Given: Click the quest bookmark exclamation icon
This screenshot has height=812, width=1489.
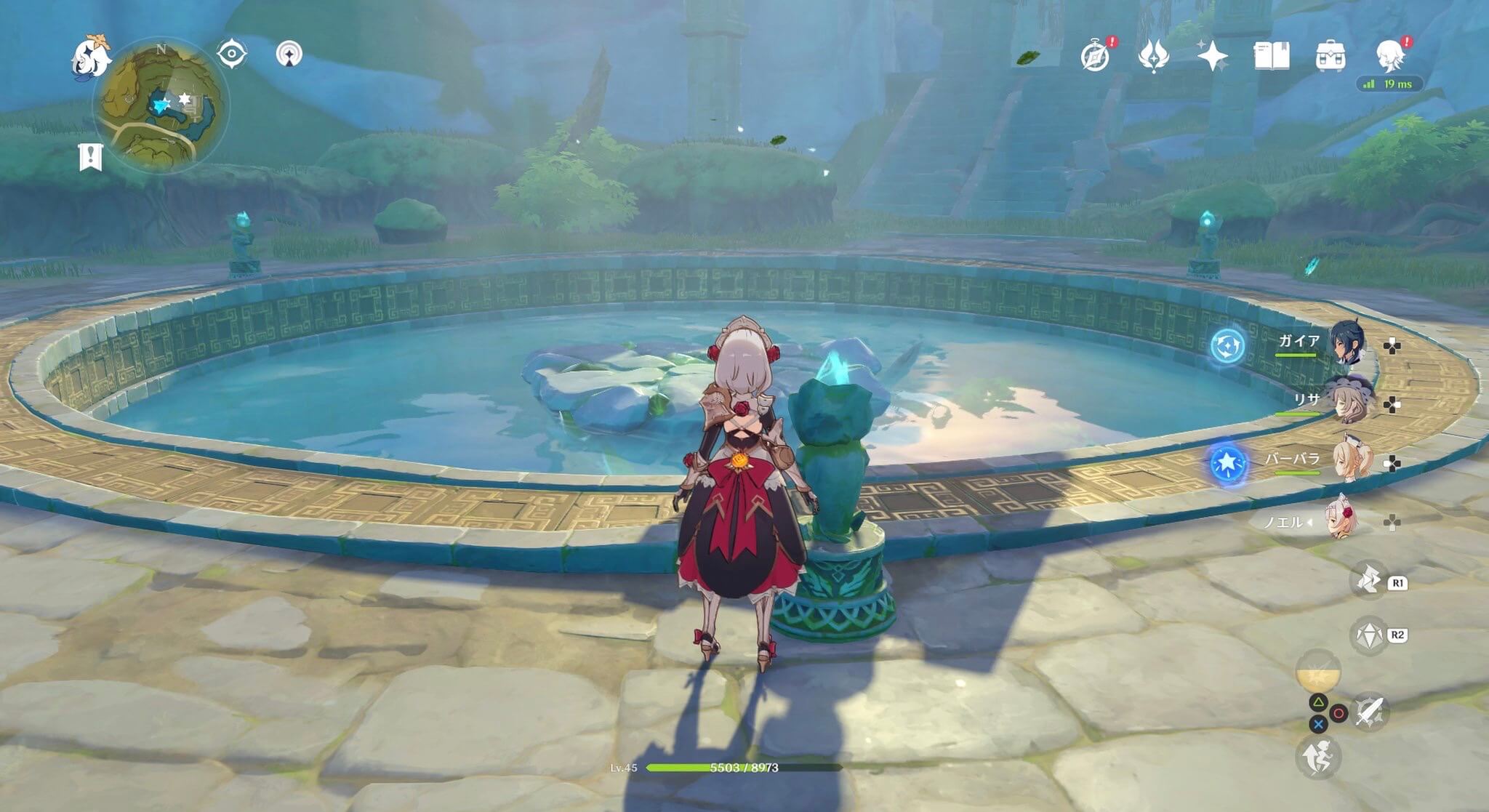Looking at the screenshot, I should [91, 157].
